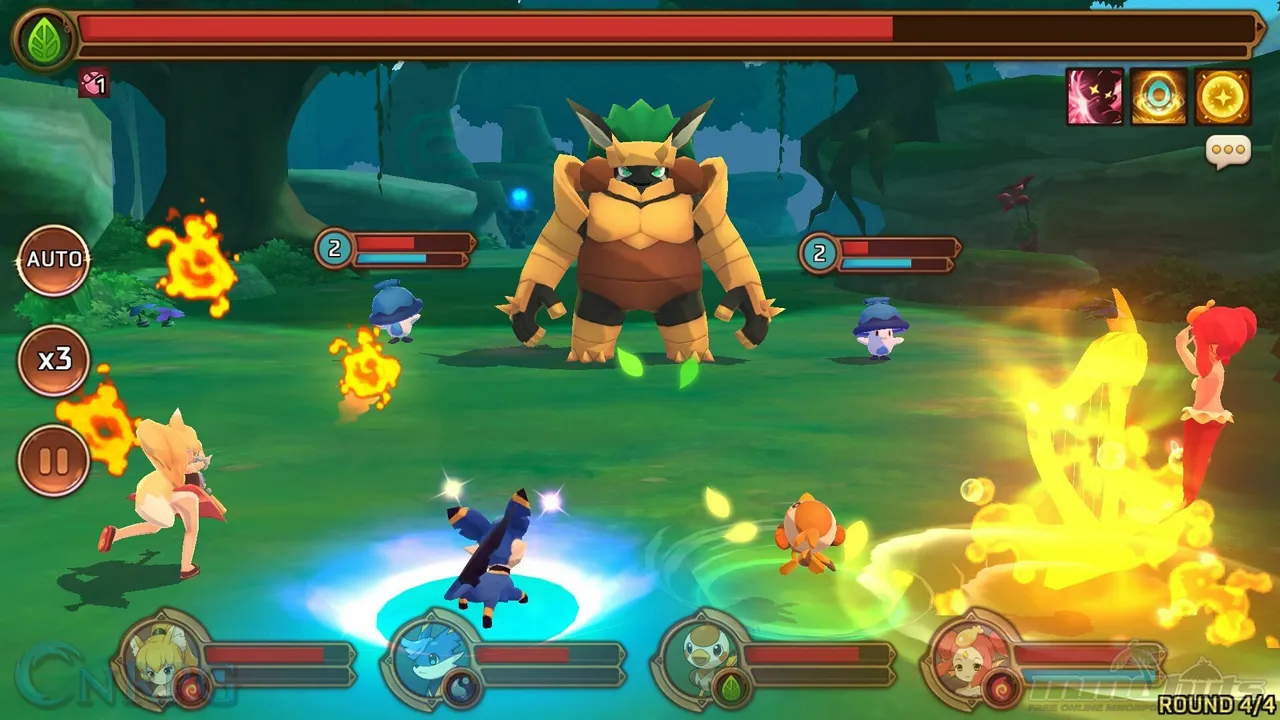Tap the enemy counter badge showing 2
This screenshot has width=1280, height=720.
coord(333,249)
